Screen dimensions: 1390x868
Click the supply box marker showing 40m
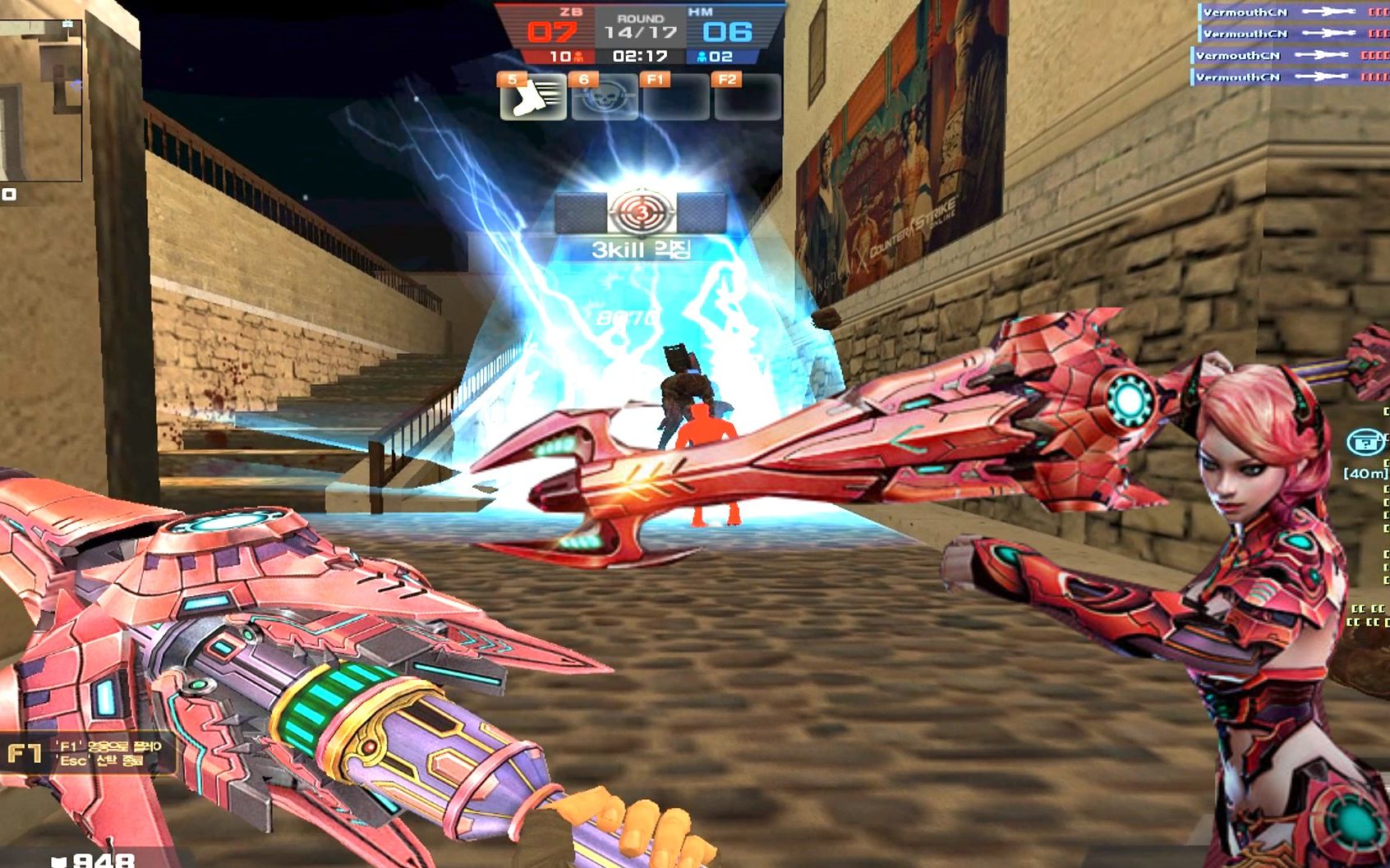[1366, 443]
